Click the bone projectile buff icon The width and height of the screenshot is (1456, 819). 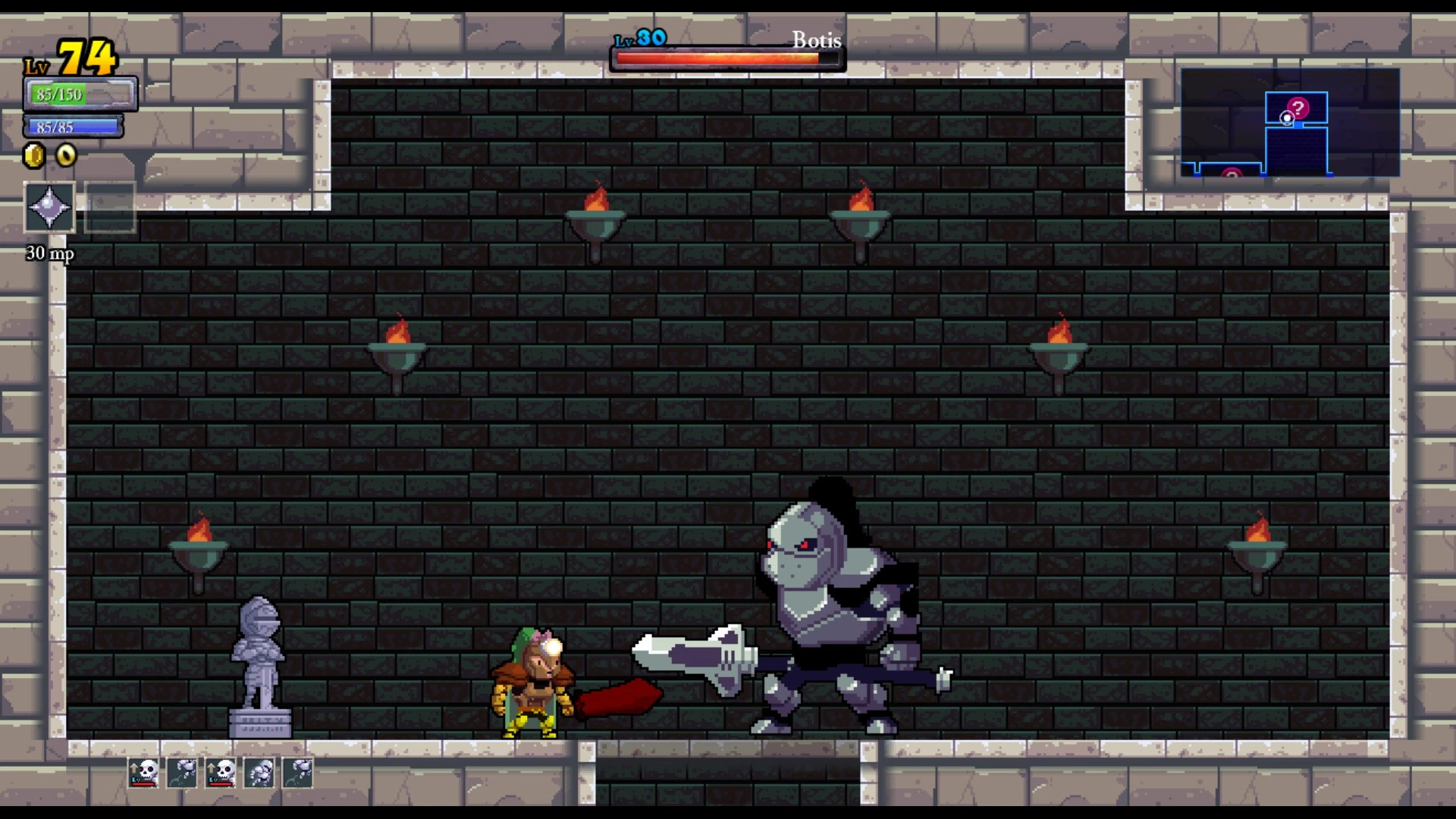(181, 773)
